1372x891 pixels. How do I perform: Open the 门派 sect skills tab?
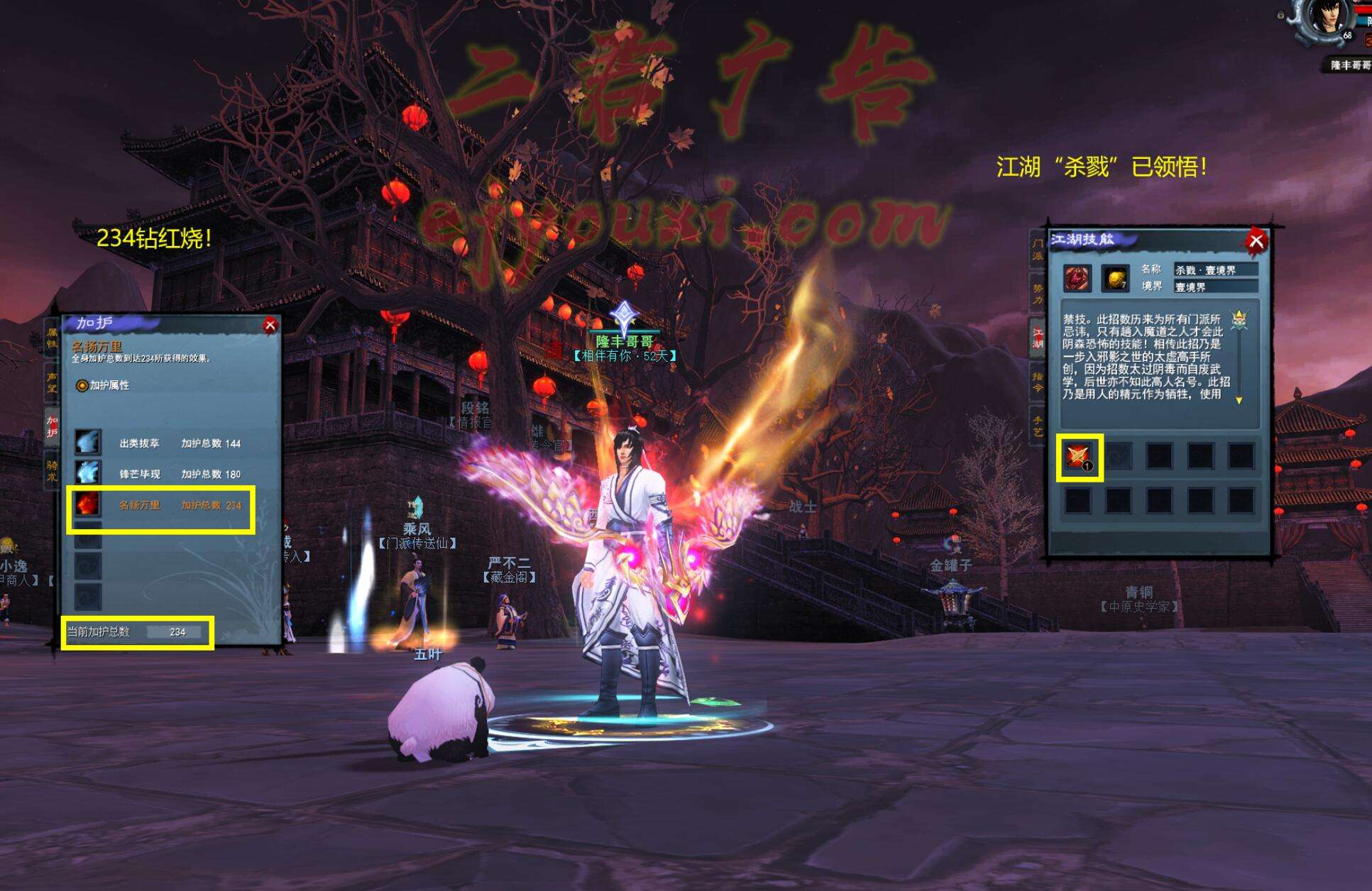pyautogui.click(x=1038, y=250)
